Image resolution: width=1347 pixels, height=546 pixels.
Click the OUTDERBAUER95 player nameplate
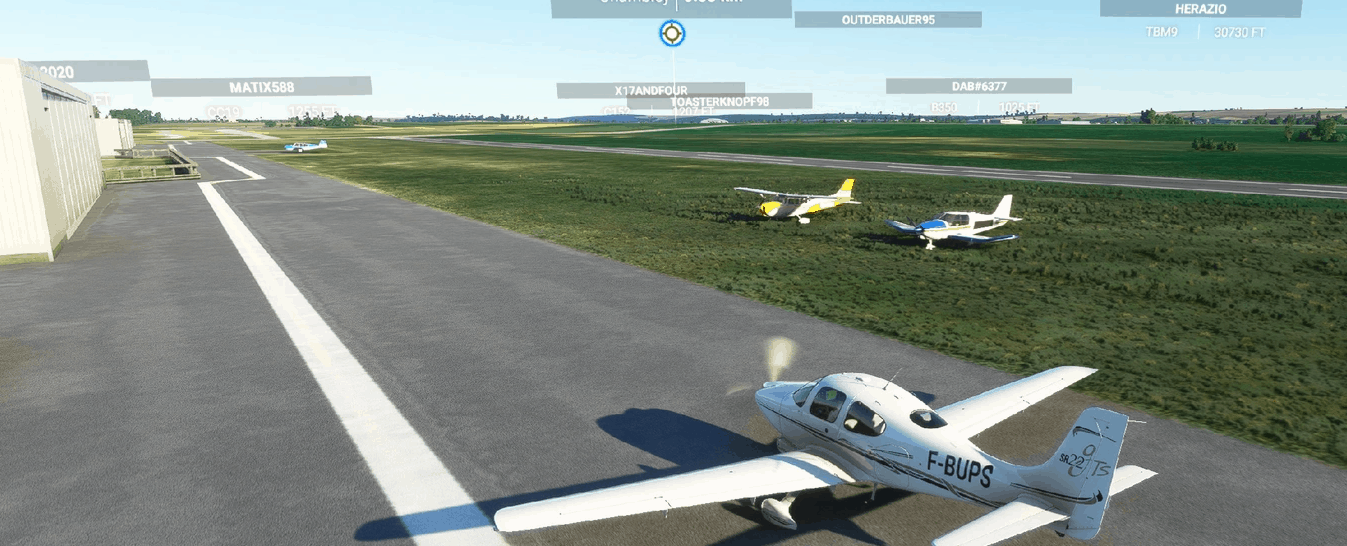pyautogui.click(x=888, y=19)
